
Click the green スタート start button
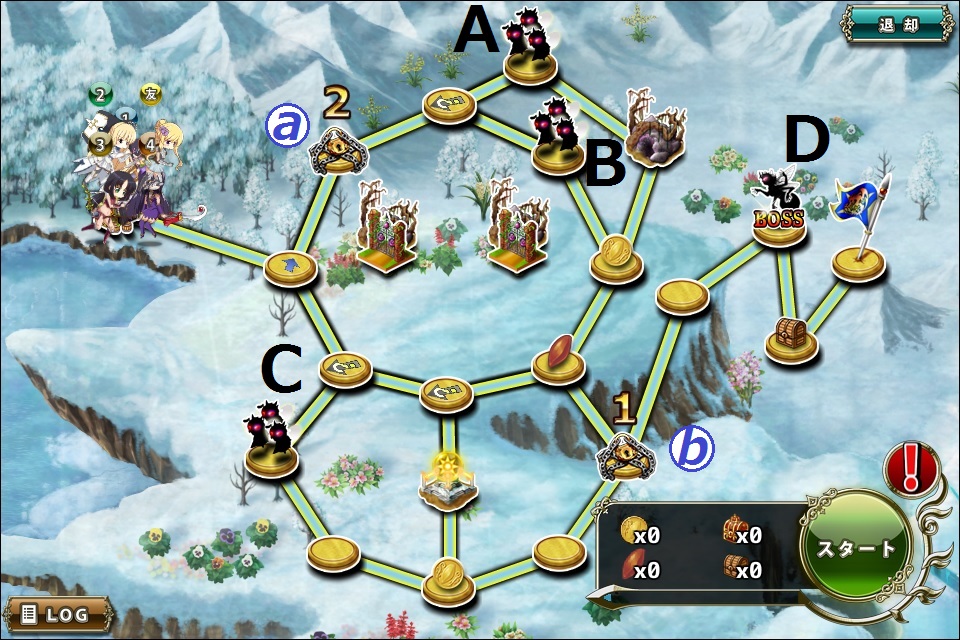pyautogui.click(x=857, y=548)
